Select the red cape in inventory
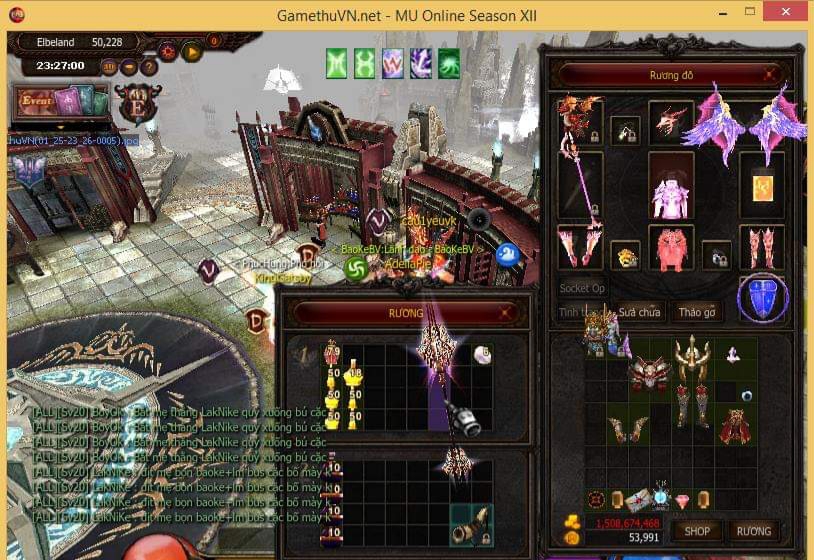 click(x=735, y=427)
